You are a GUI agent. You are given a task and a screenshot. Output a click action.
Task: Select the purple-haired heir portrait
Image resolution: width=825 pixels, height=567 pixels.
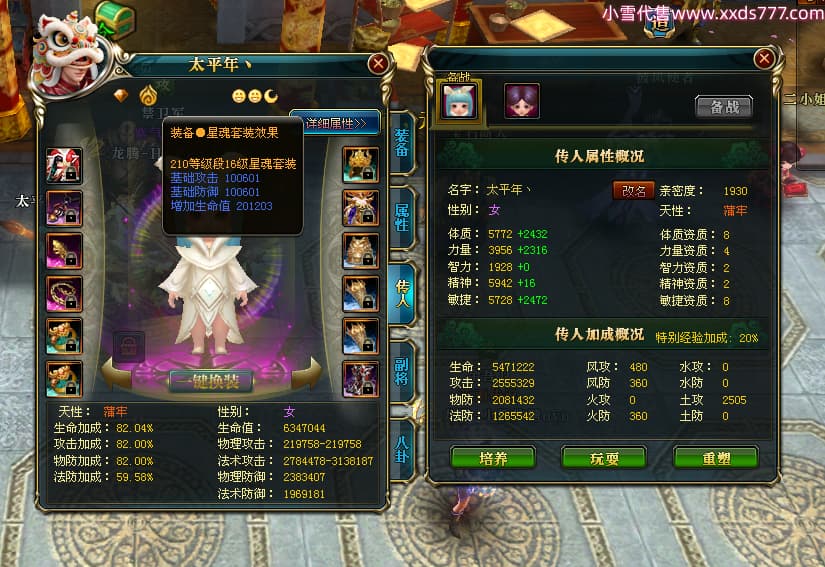521,101
